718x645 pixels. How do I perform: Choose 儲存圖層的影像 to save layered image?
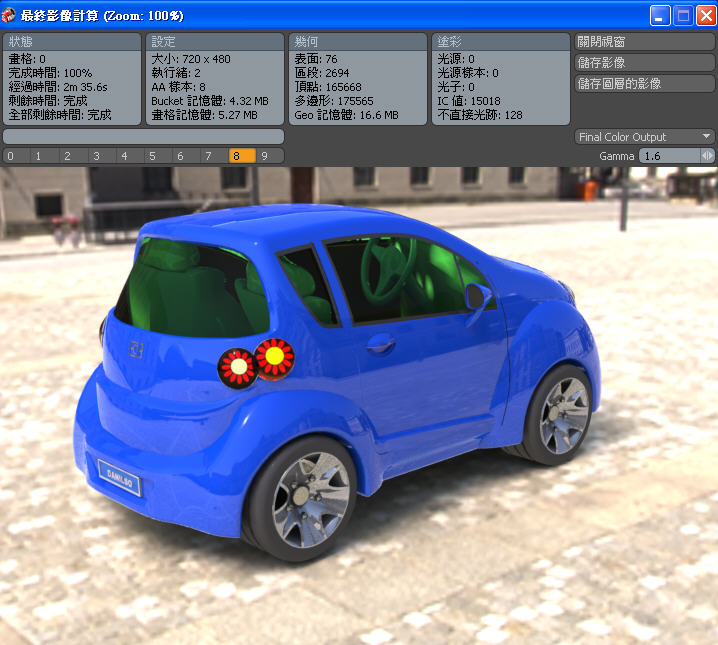pos(645,84)
